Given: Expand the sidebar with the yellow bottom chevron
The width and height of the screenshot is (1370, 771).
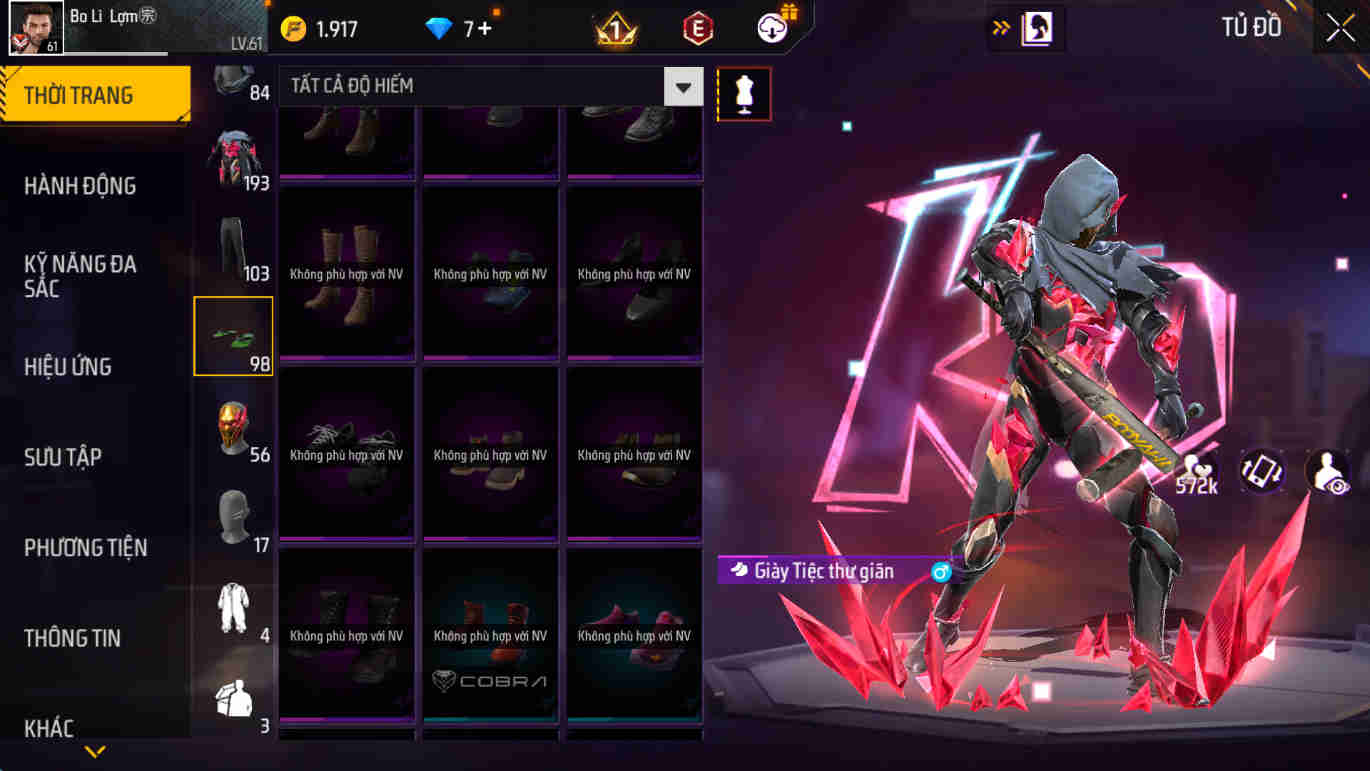Looking at the screenshot, I should point(95,752).
